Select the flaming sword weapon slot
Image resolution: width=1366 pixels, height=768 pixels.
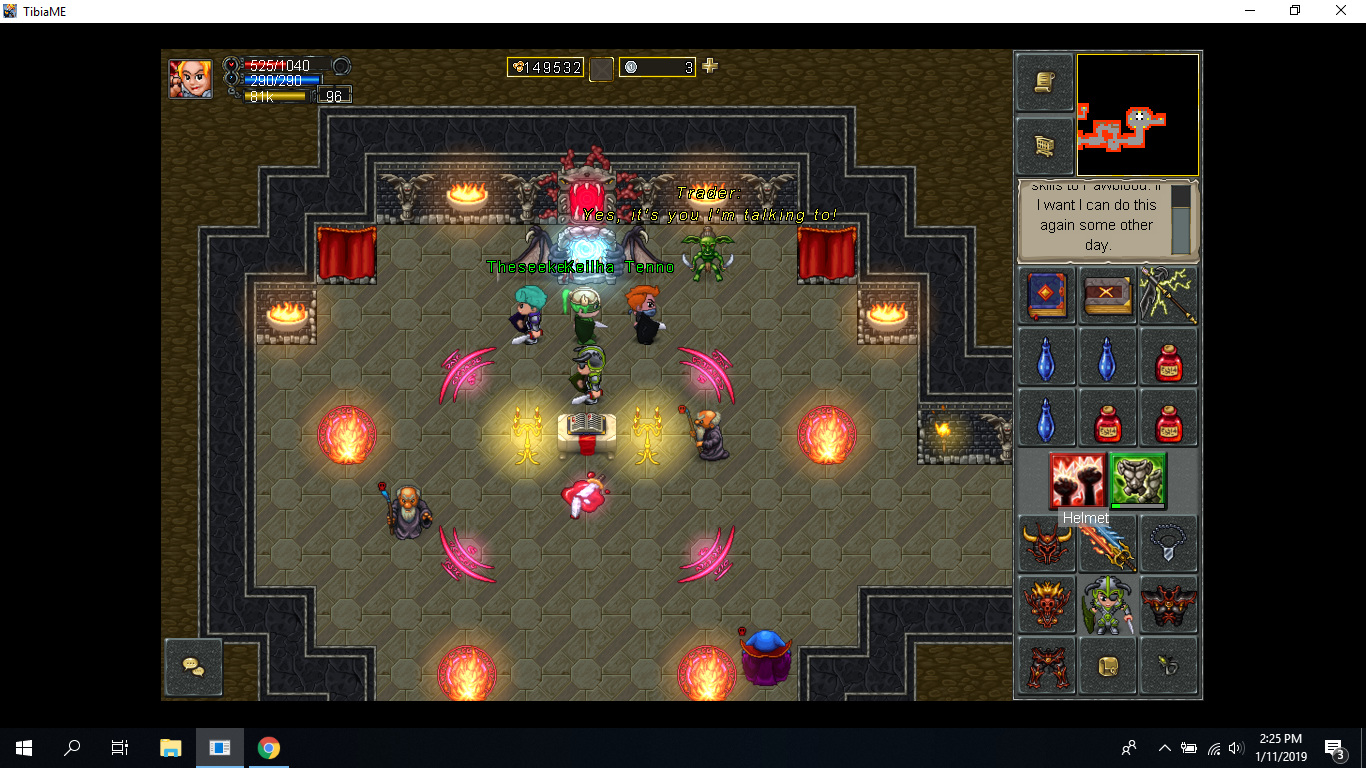(x=1108, y=545)
